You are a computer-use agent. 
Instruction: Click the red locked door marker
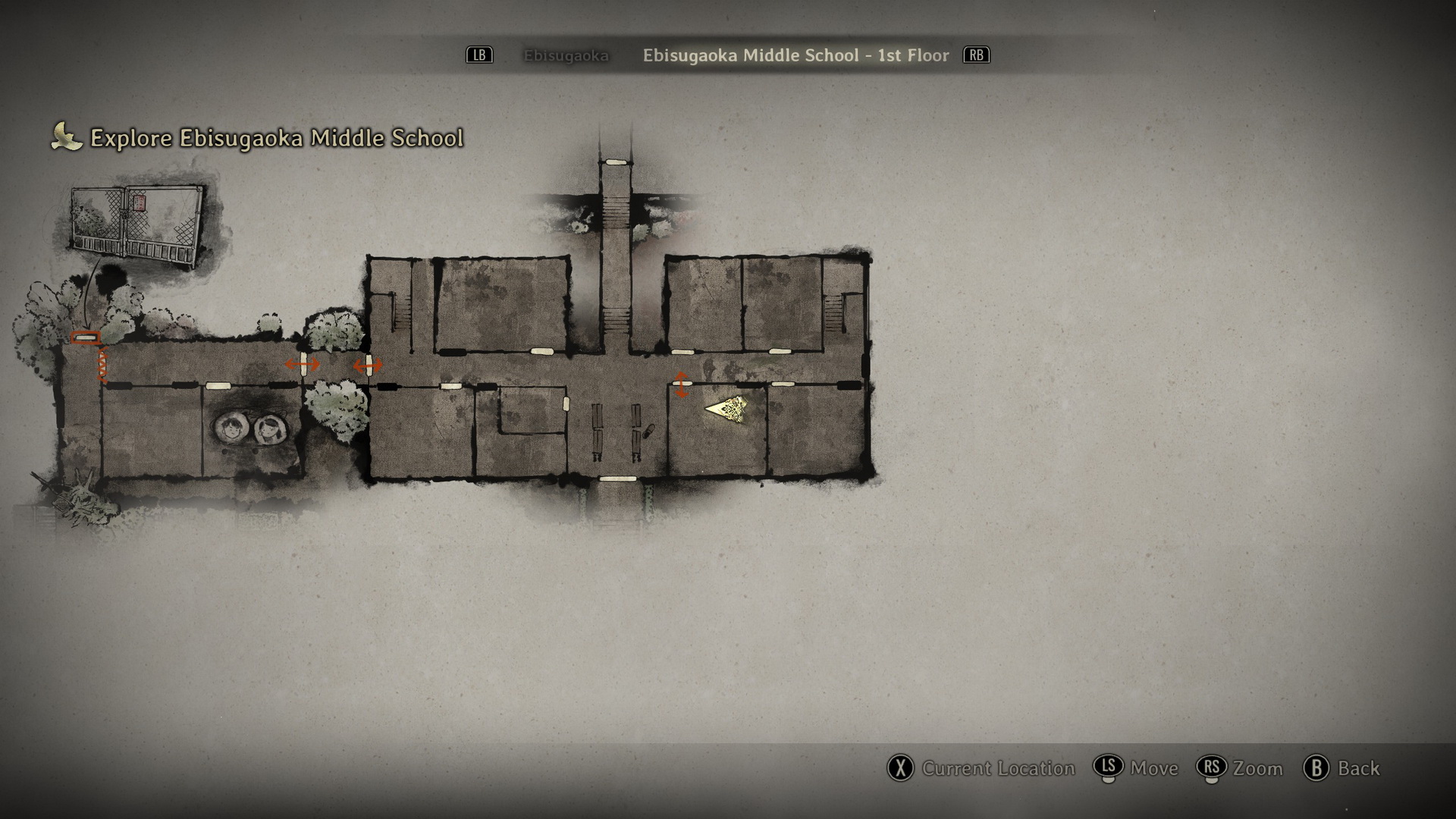pyautogui.click(x=85, y=337)
